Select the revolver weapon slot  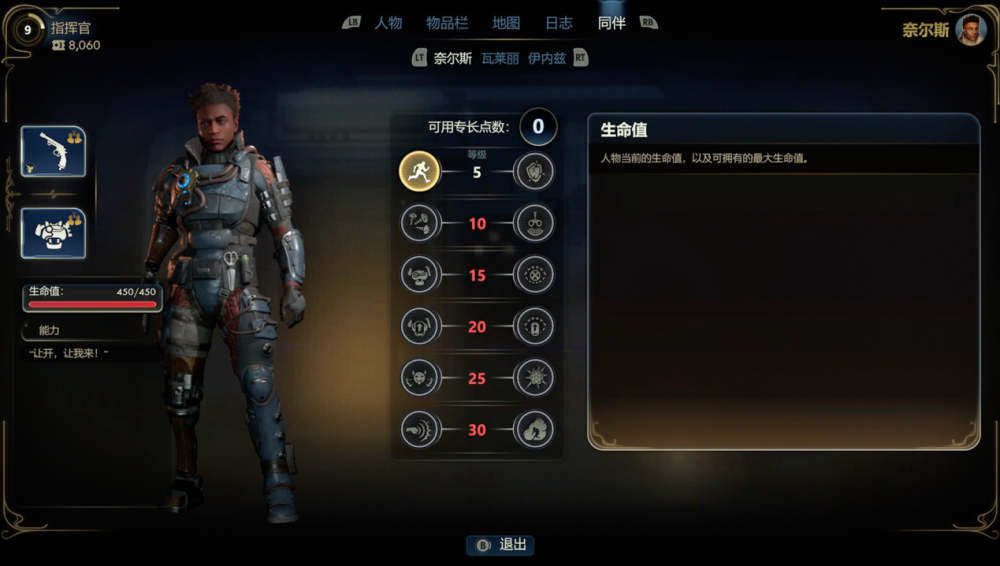(x=53, y=151)
